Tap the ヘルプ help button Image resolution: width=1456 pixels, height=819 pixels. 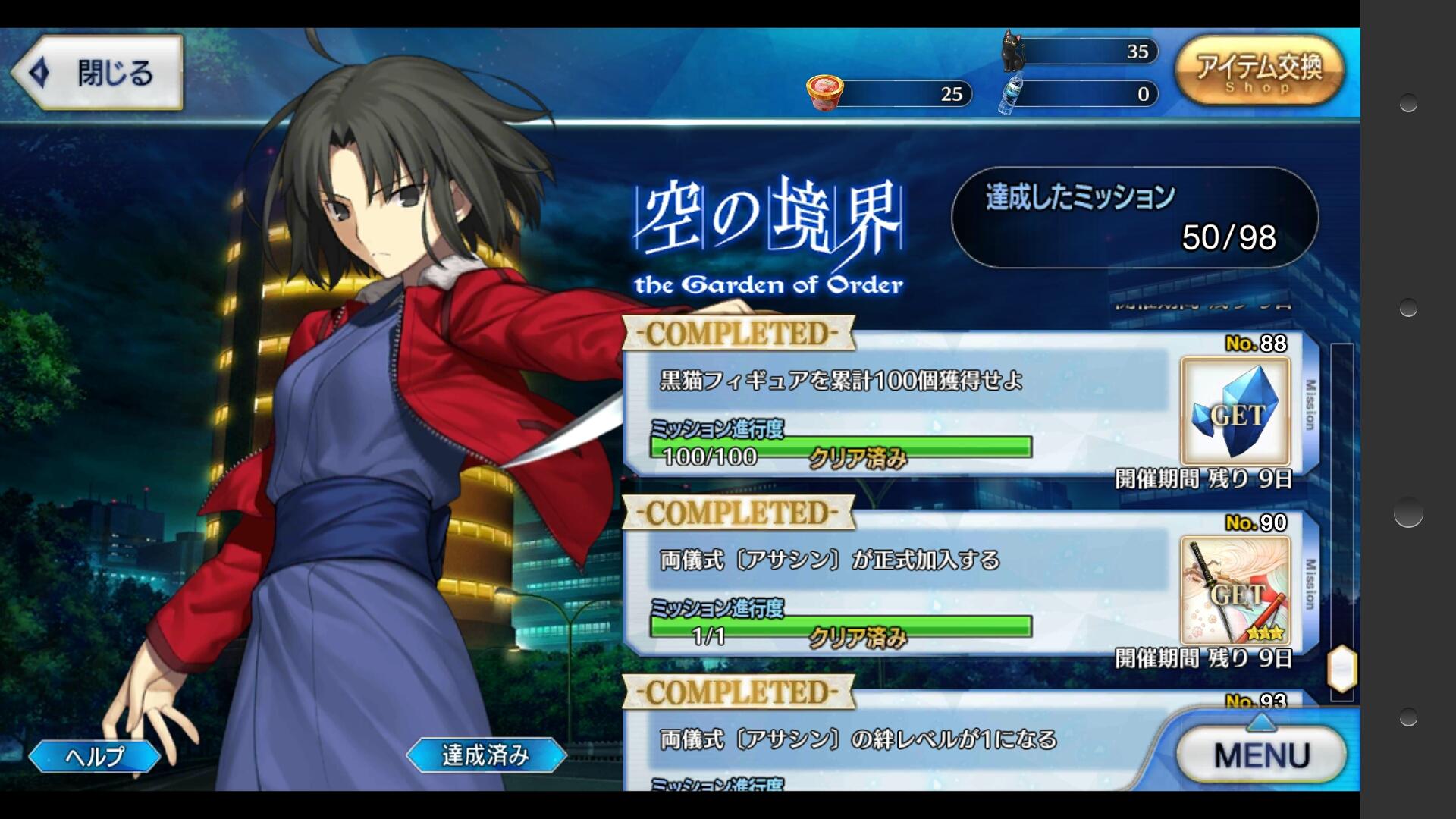[95, 755]
